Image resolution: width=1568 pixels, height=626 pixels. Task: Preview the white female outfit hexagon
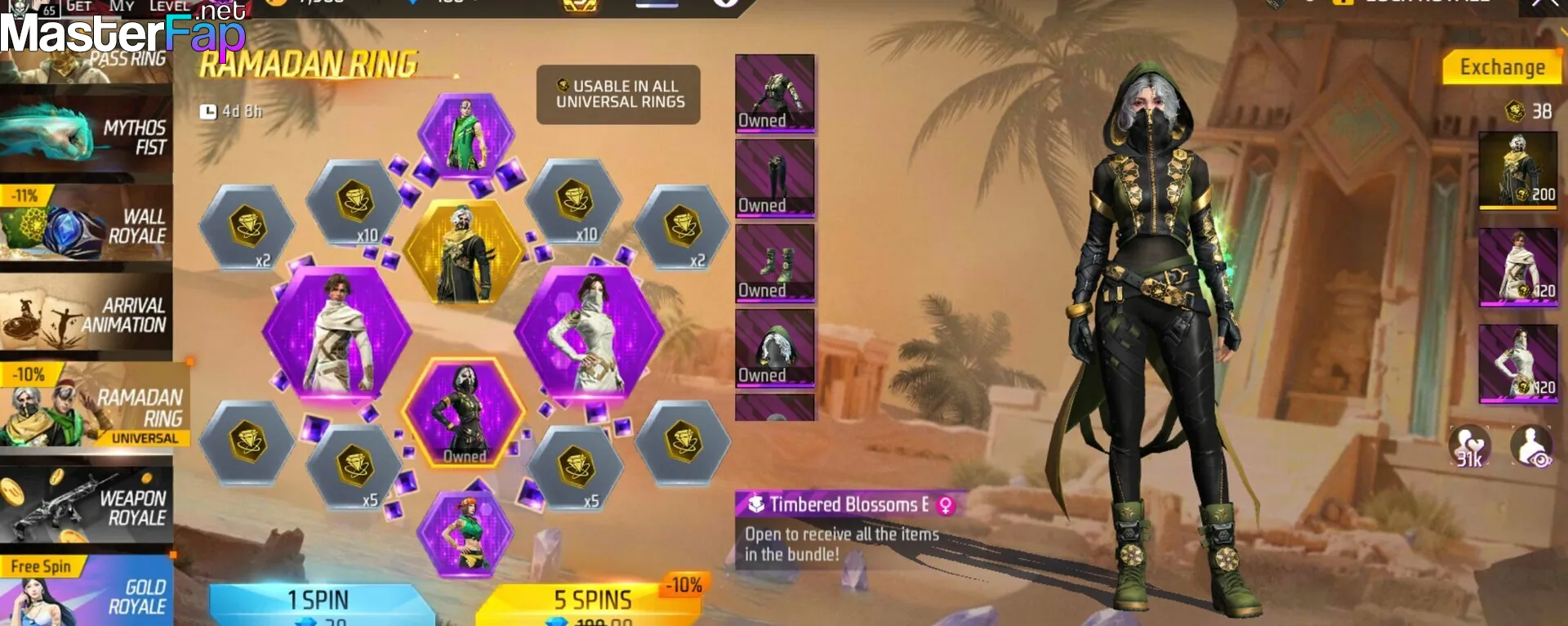tap(590, 332)
